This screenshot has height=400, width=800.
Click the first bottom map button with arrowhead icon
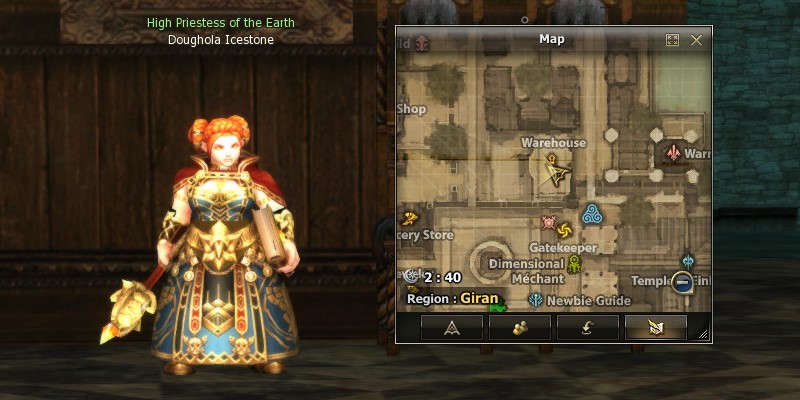pyautogui.click(x=451, y=327)
